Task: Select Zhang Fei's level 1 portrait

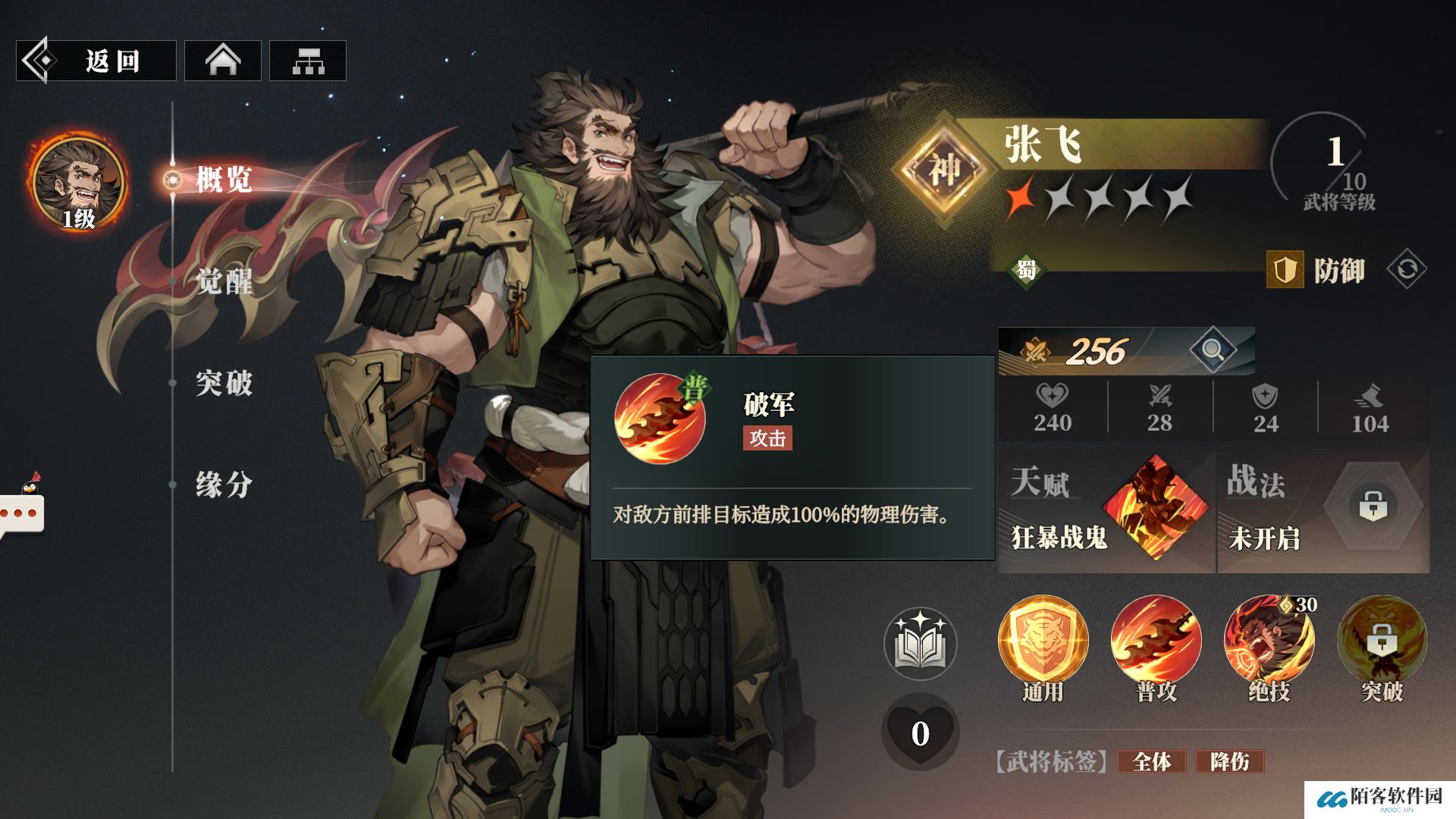Action: pyautogui.click(x=78, y=184)
